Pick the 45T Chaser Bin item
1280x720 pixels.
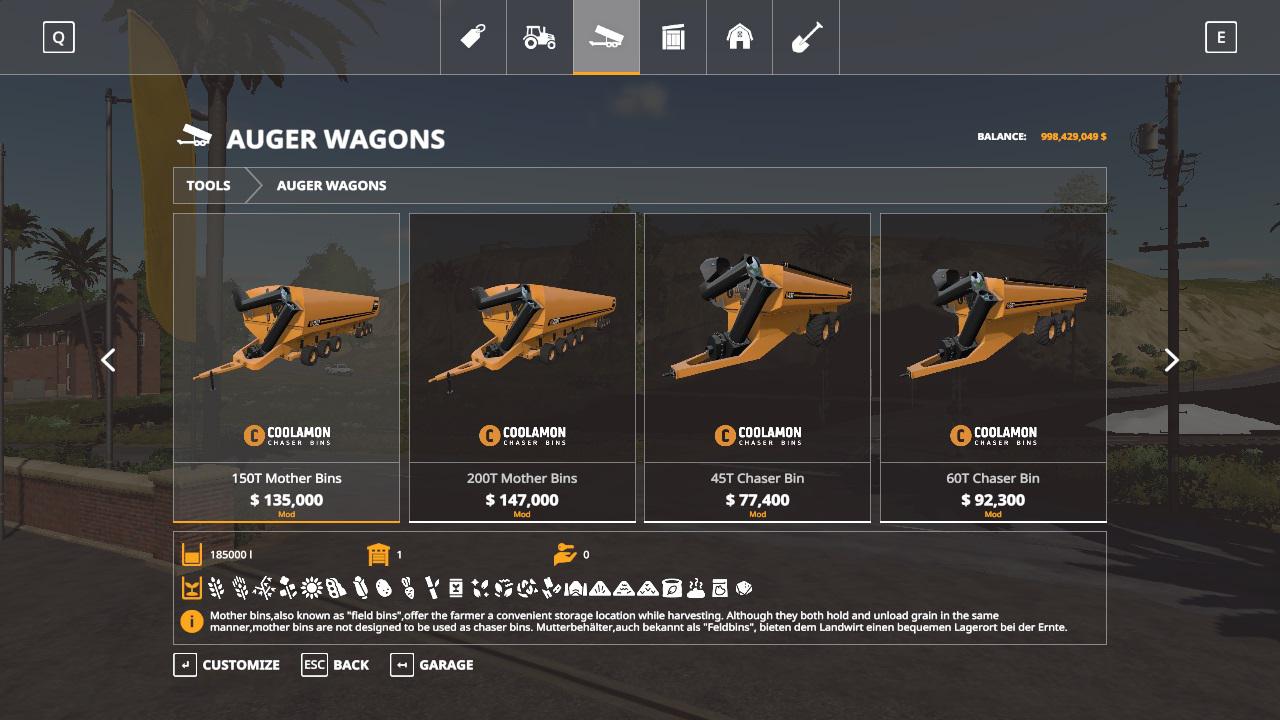coord(757,367)
